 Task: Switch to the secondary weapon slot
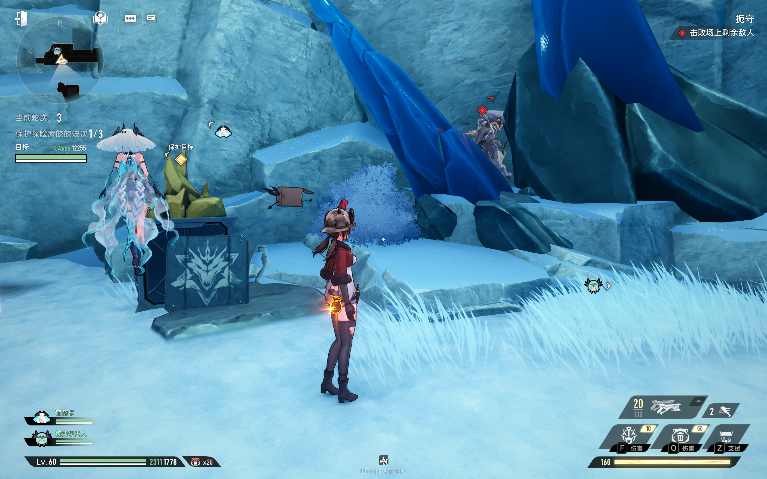(723, 410)
